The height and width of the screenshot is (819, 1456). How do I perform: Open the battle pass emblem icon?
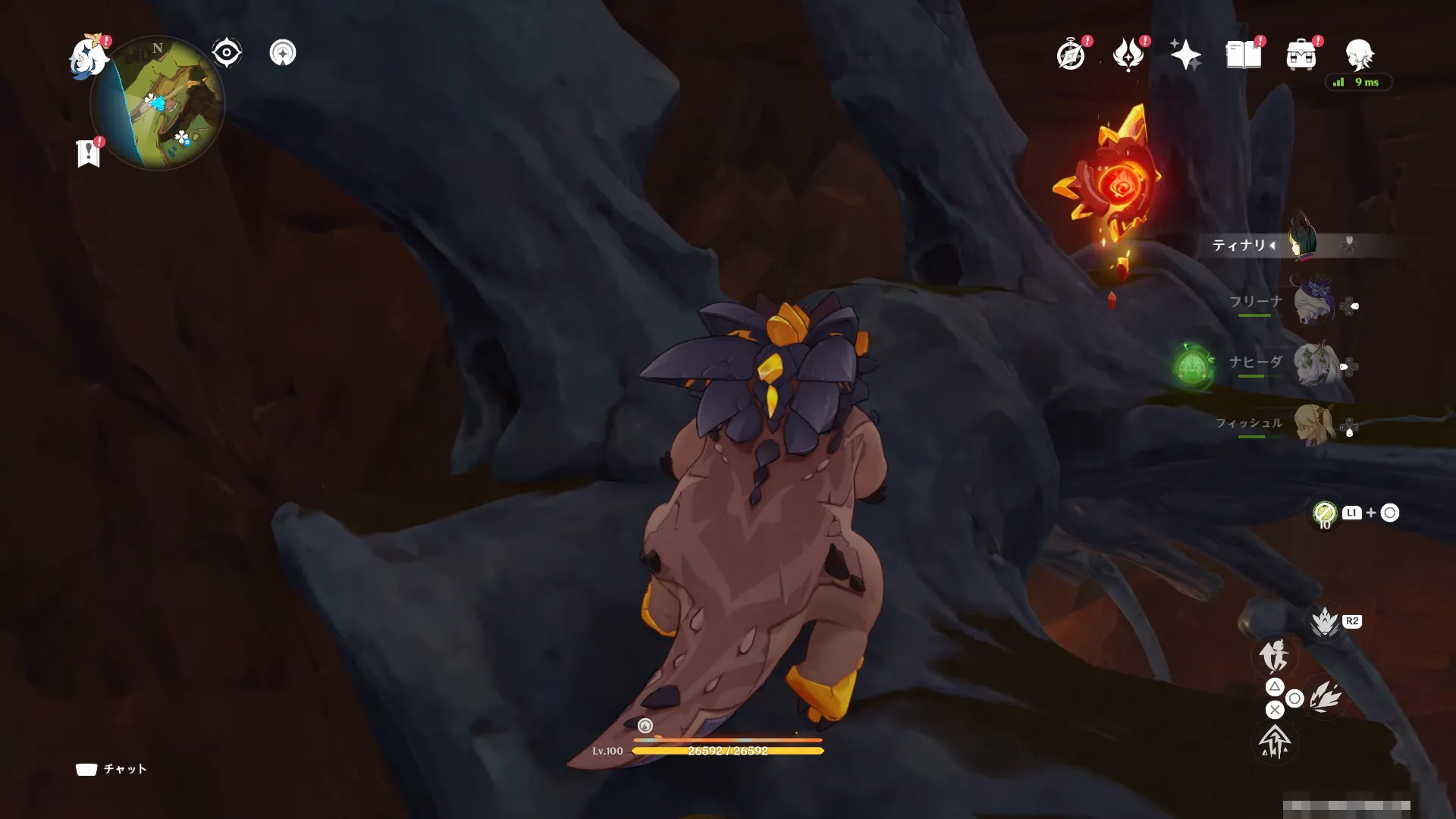click(x=1128, y=55)
